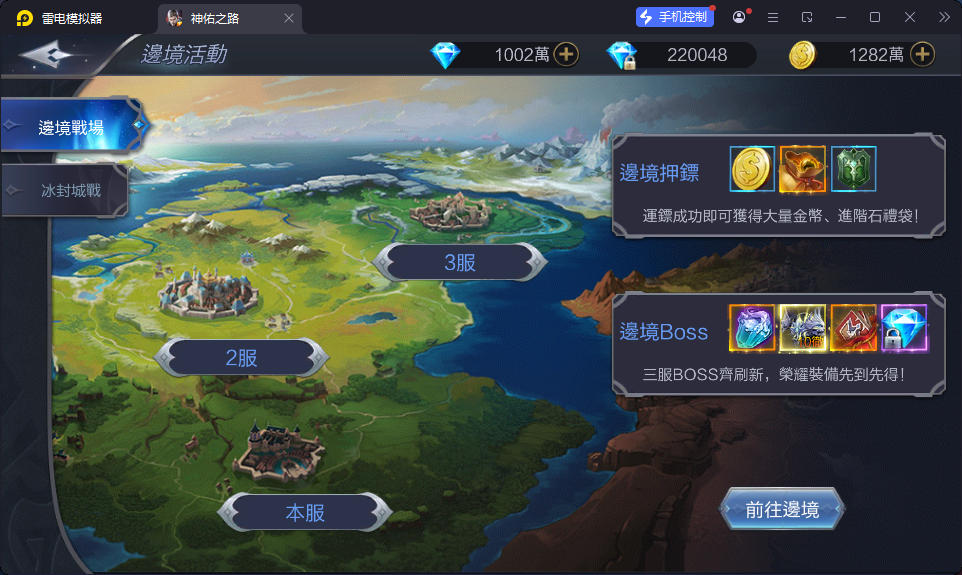Choose the 2服 server label
Viewport: 962px width, 575px height.
[243, 357]
